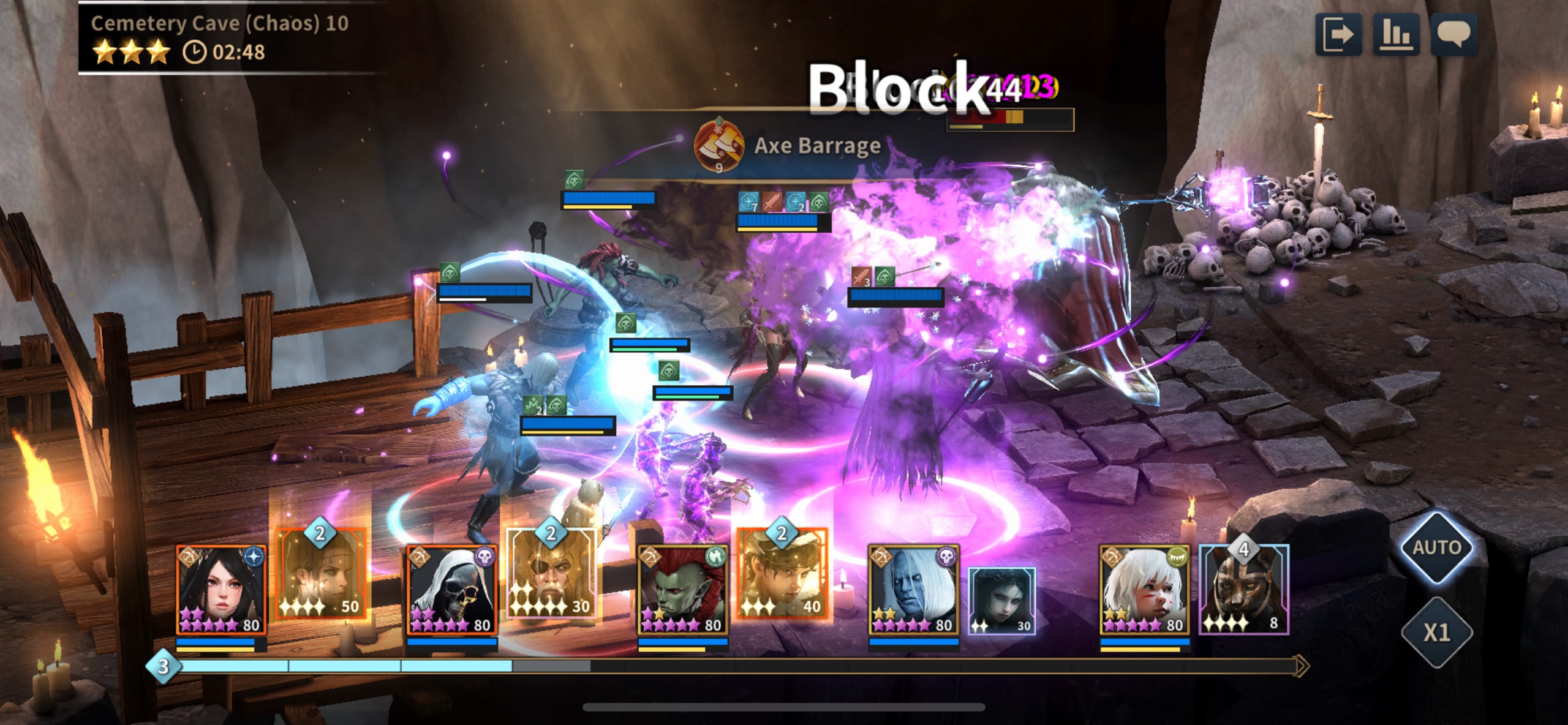Image resolution: width=1568 pixels, height=725 pixels.
Task: Select the hooded skull reaper hero portrait
Action: click(452, 589)
